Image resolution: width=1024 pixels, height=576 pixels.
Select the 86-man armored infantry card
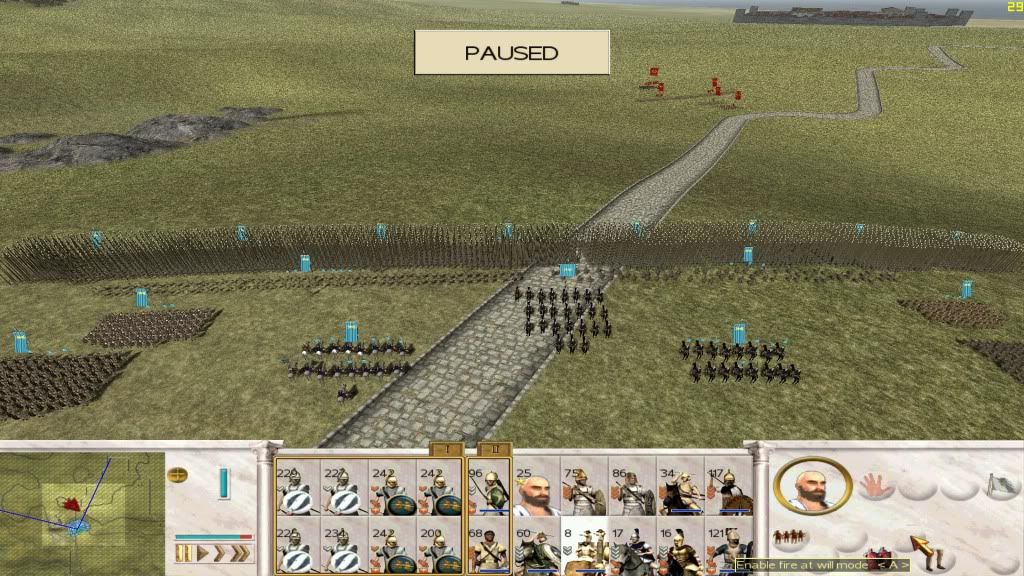point(632,487)
